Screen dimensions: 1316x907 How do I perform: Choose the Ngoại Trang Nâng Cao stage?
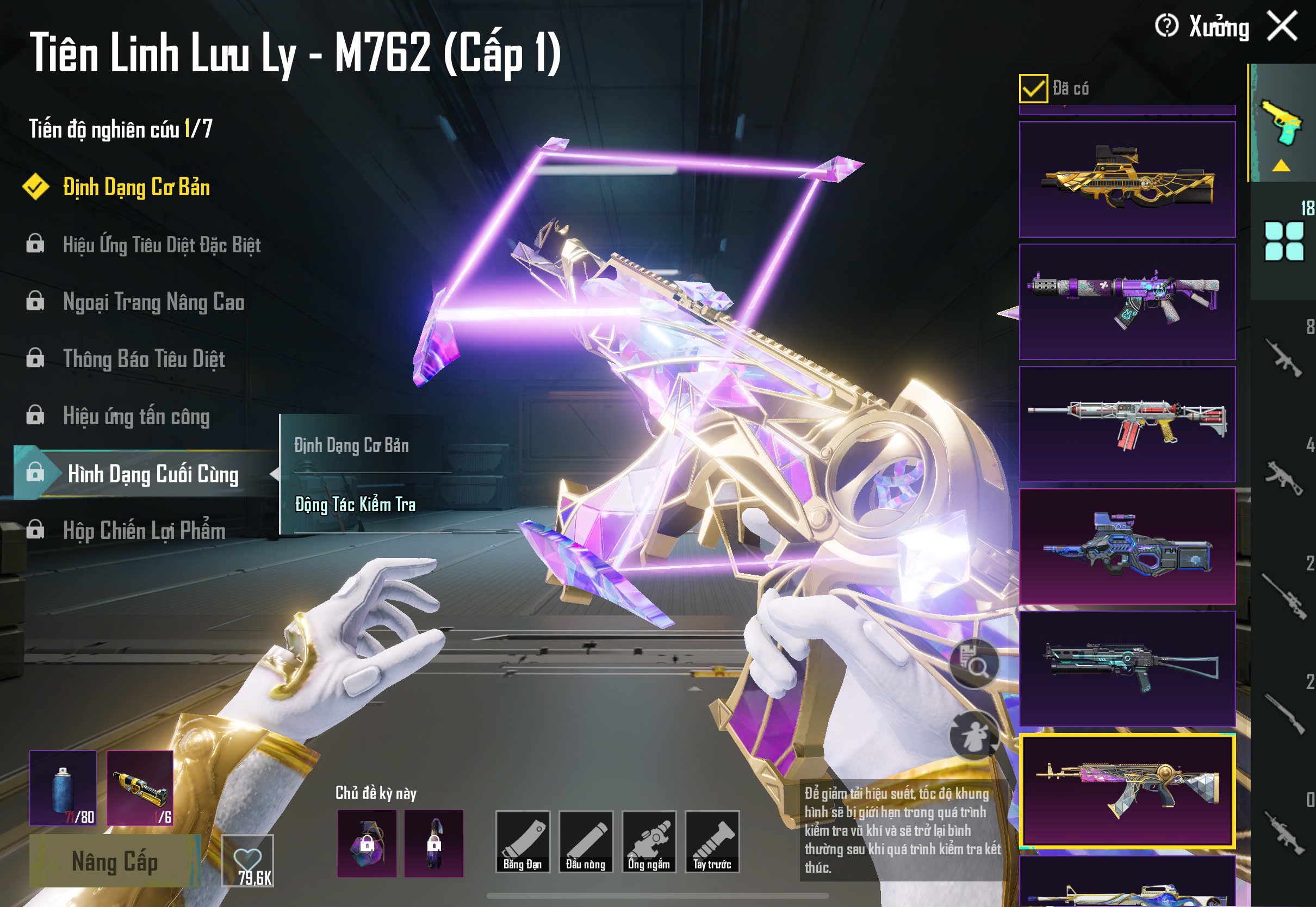point(153,302)
